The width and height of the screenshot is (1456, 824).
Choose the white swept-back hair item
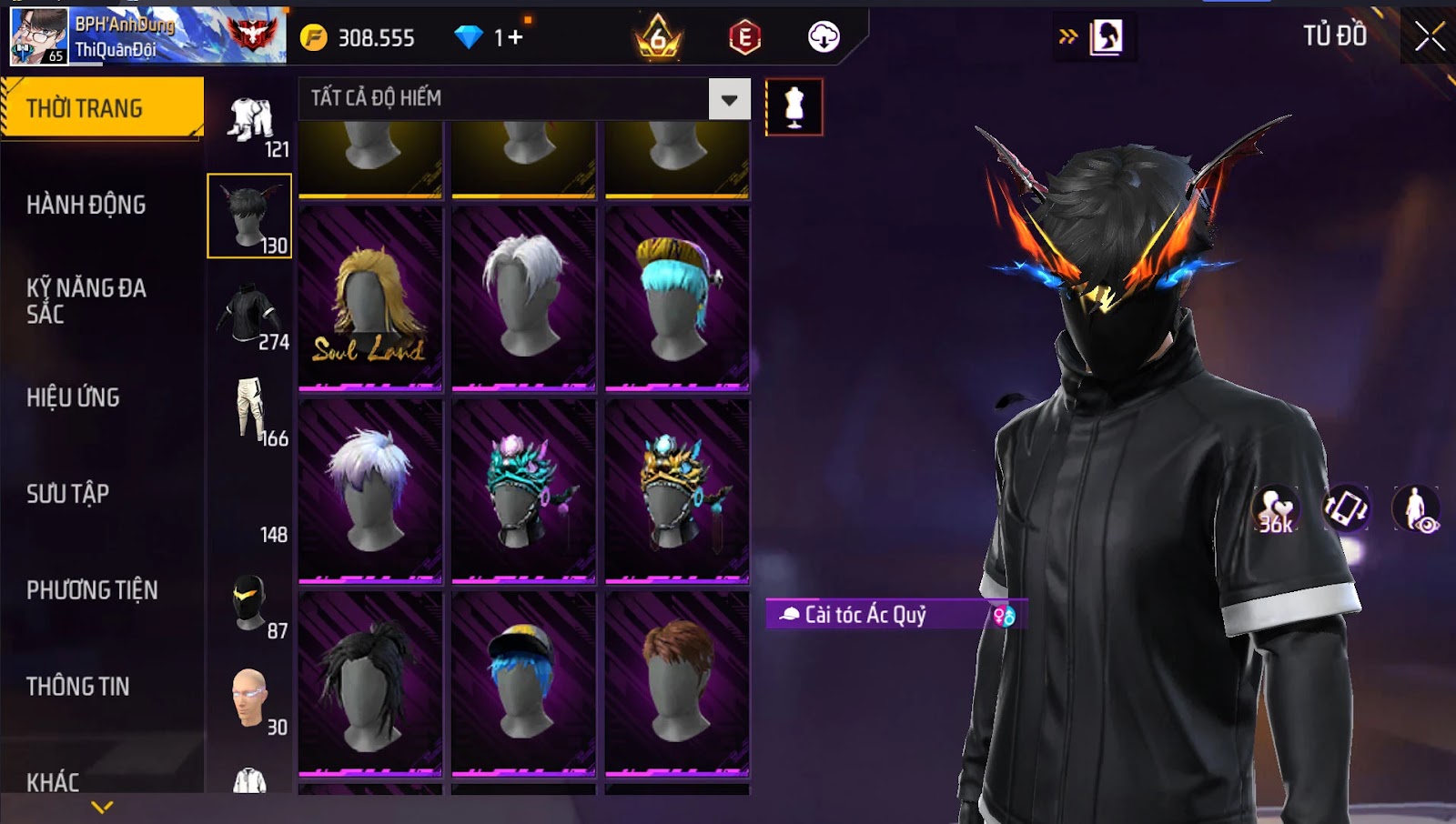pos(523,299)
